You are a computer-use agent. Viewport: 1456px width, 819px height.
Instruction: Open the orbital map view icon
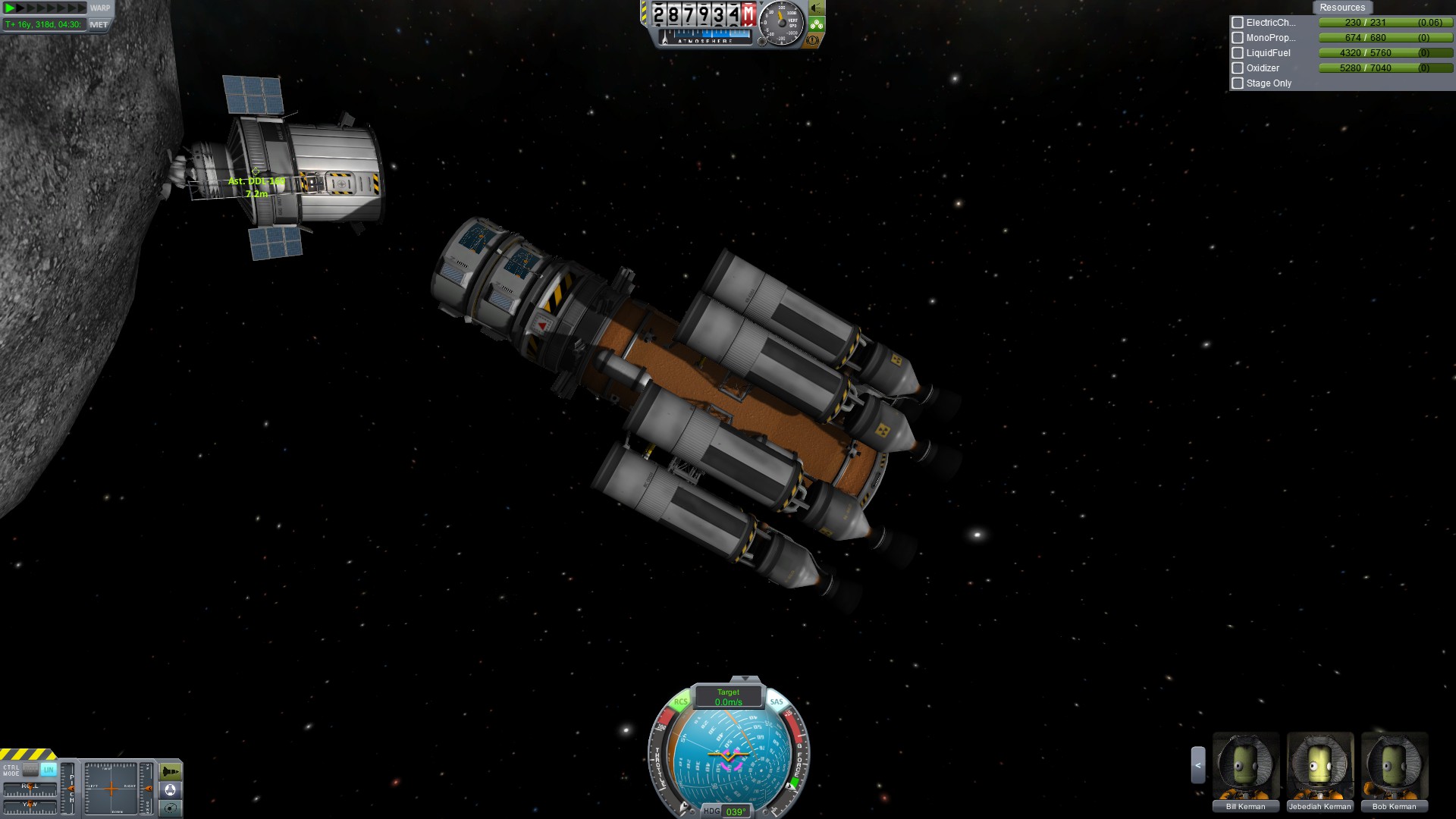pos(171,808)
